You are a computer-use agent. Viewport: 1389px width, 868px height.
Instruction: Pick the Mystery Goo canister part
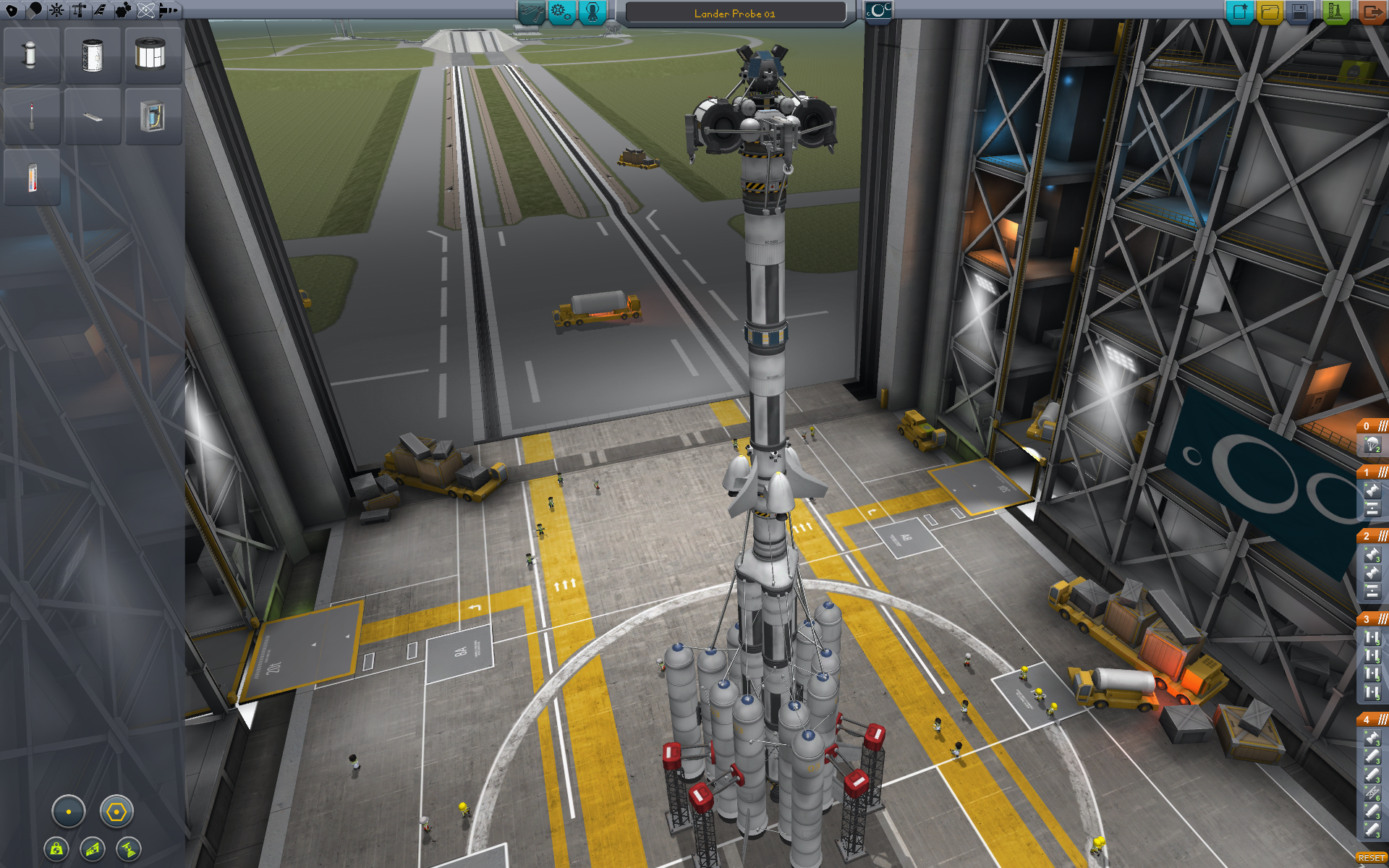click(x=30, y=55)
